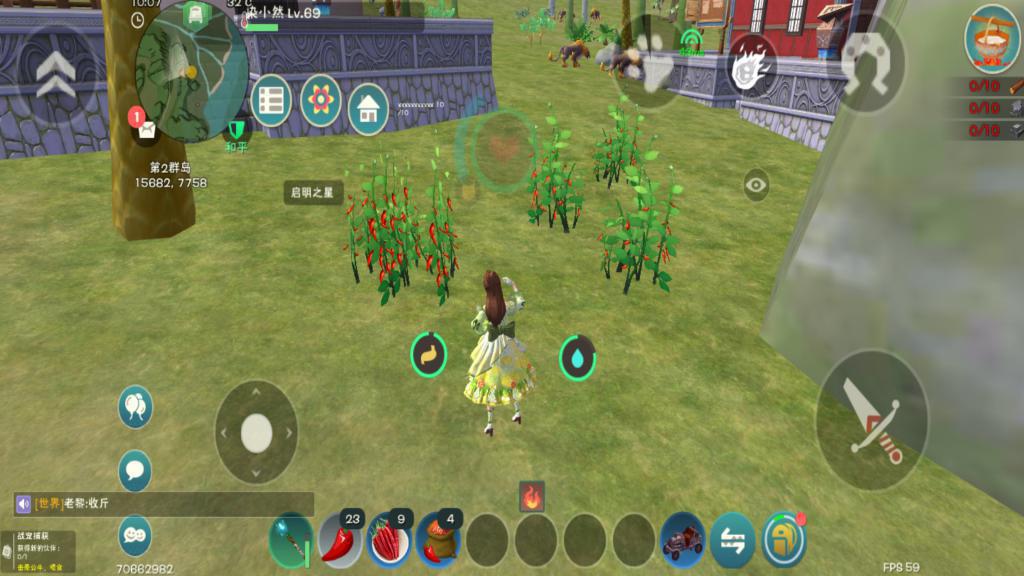This screenshot has width=1024, height=576.
Task: Open the circular minimap
Action: coord(192,68)
